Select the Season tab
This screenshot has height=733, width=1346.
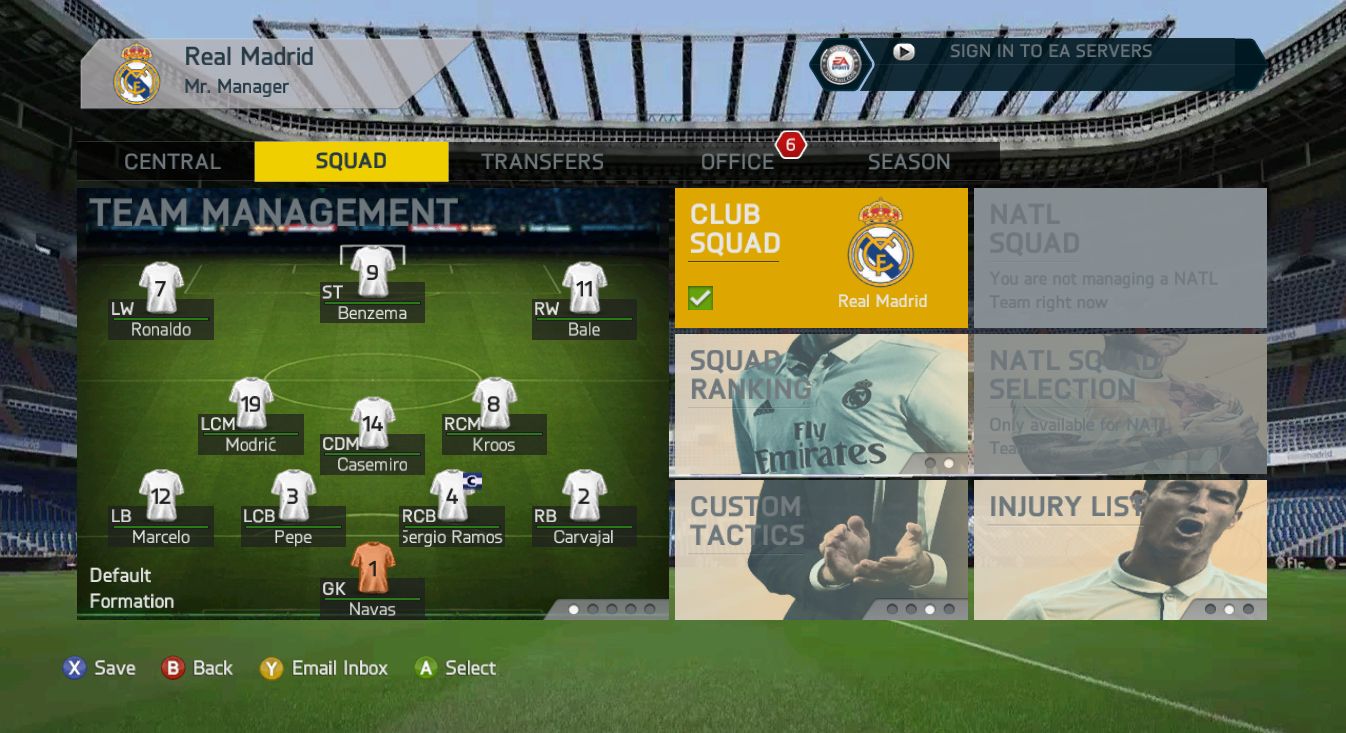point(908,162)
